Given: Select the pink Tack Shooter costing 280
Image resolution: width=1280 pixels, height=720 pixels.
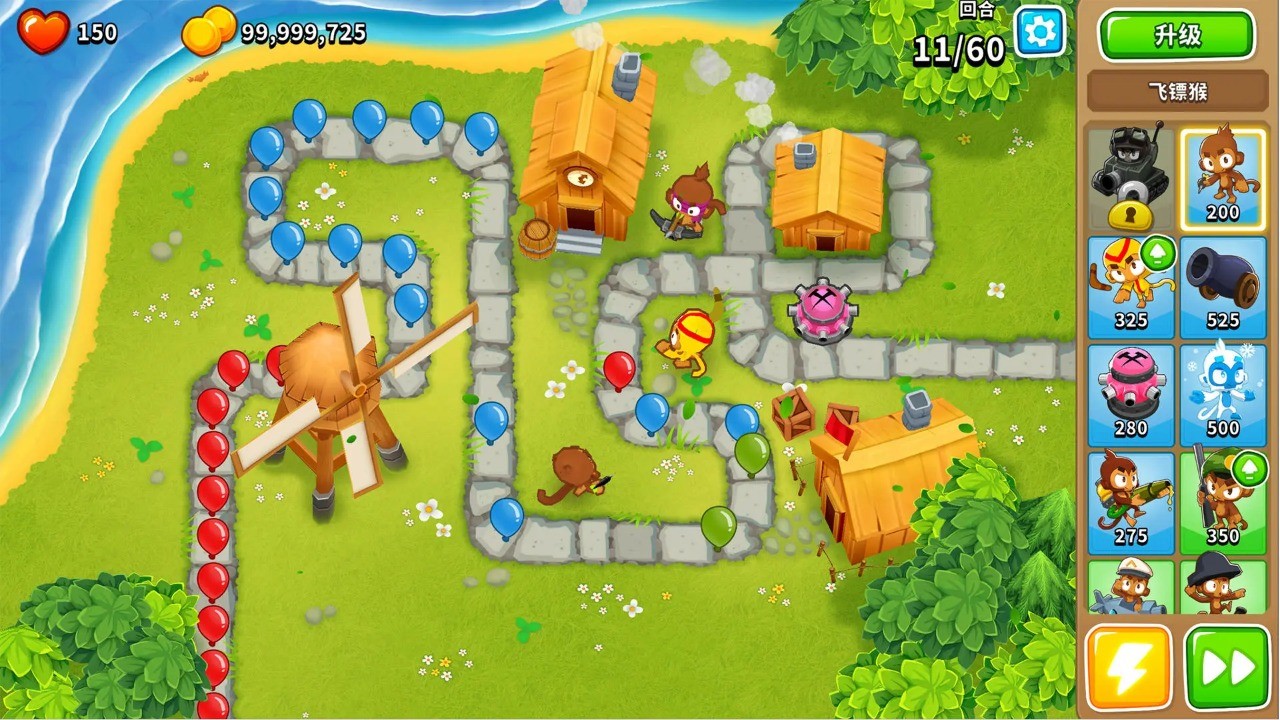Looking at the screenshot, I should click(x=1131, y=392).
